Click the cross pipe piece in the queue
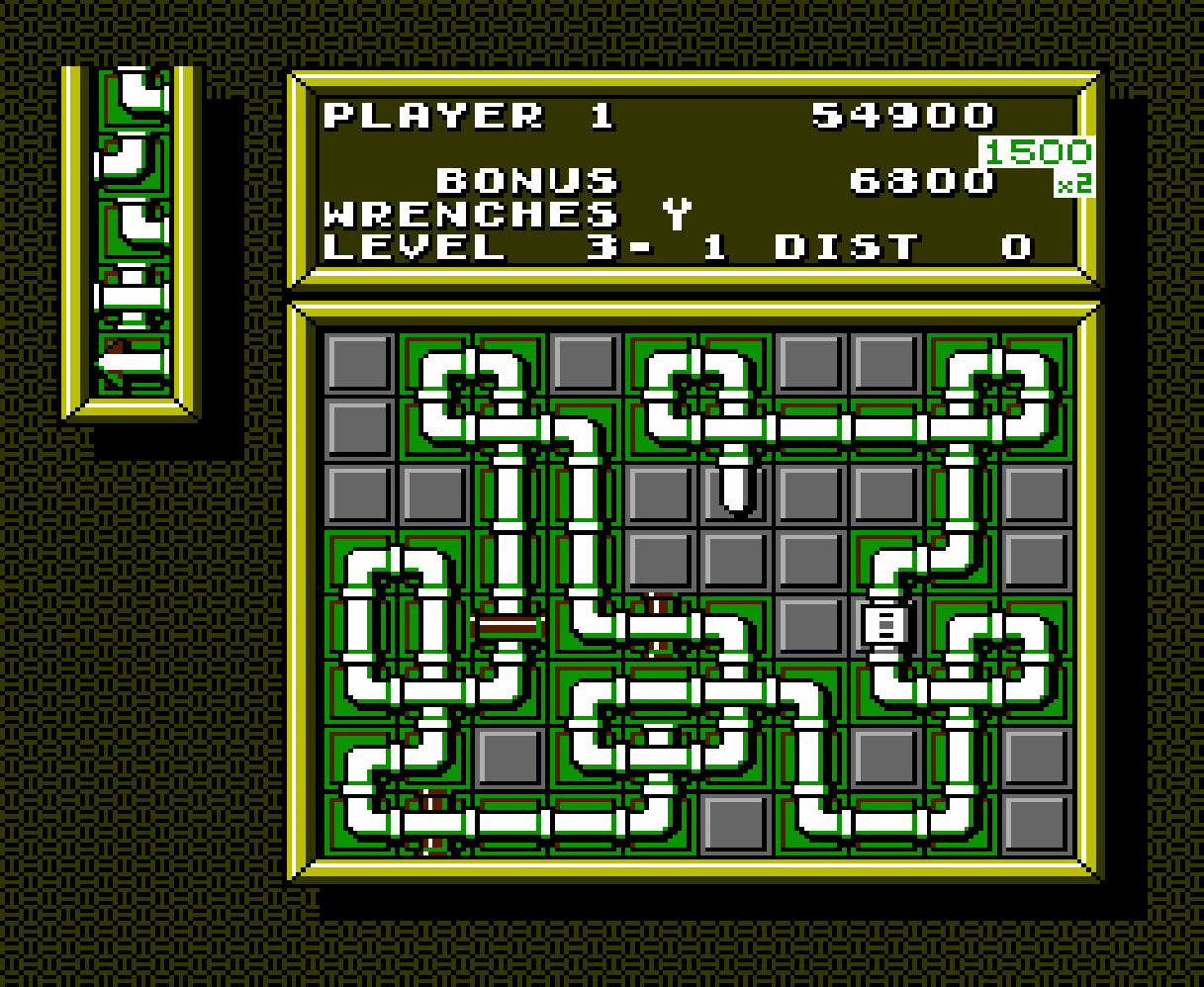Viewport: 1204px width, 987px height. click(x=132, y=297)
